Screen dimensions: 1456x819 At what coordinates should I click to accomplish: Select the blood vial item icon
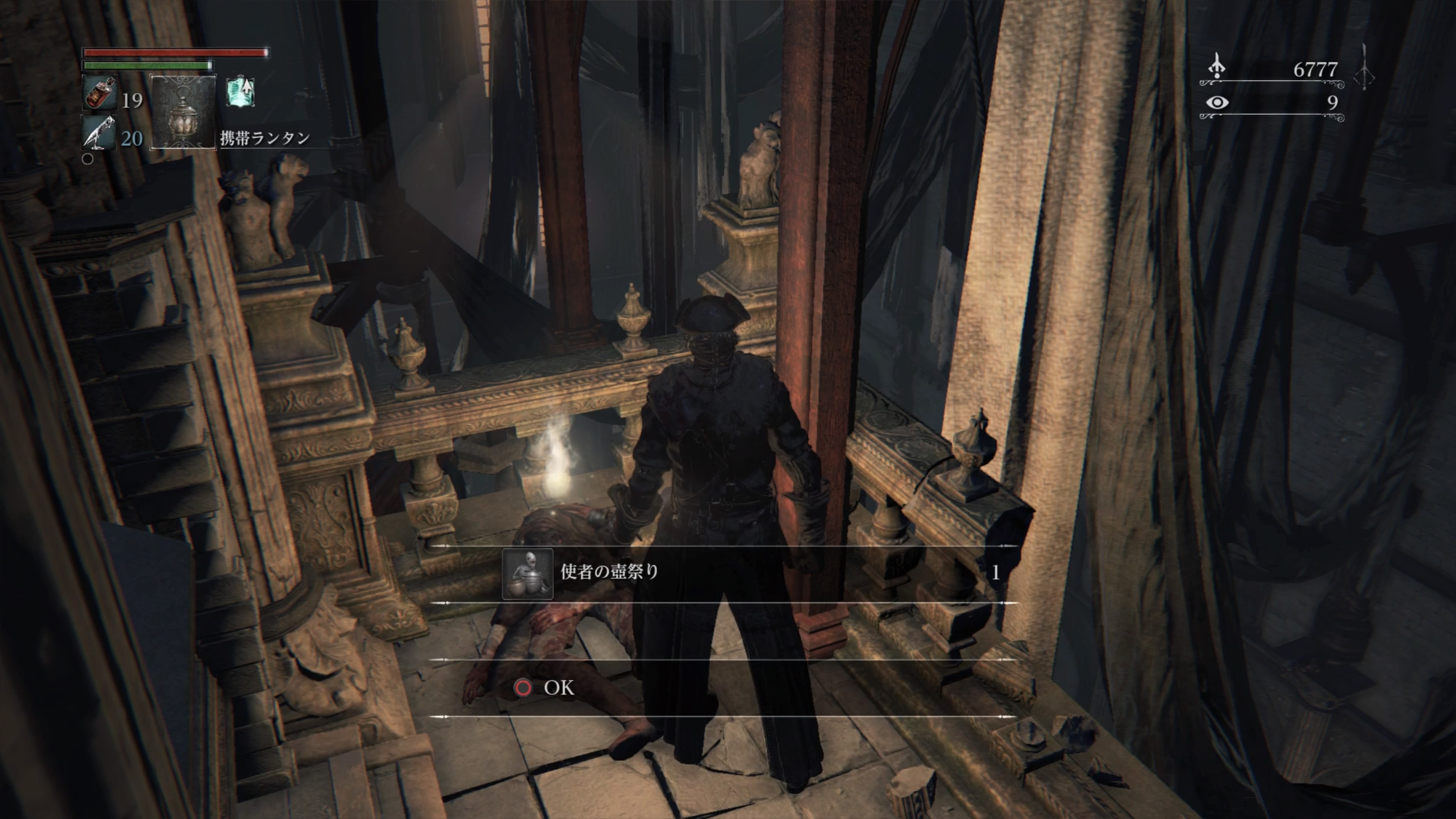[99, 93]
